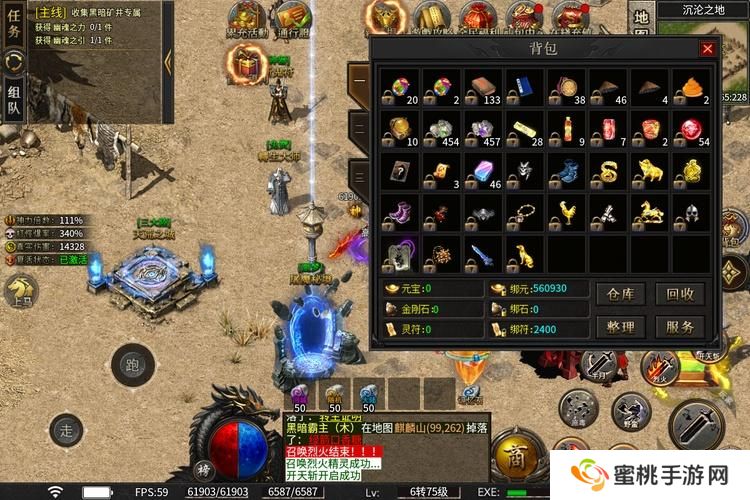Select the blue sword item in bag
Viewport: 750px width, 500px height.
click(483, 254)
